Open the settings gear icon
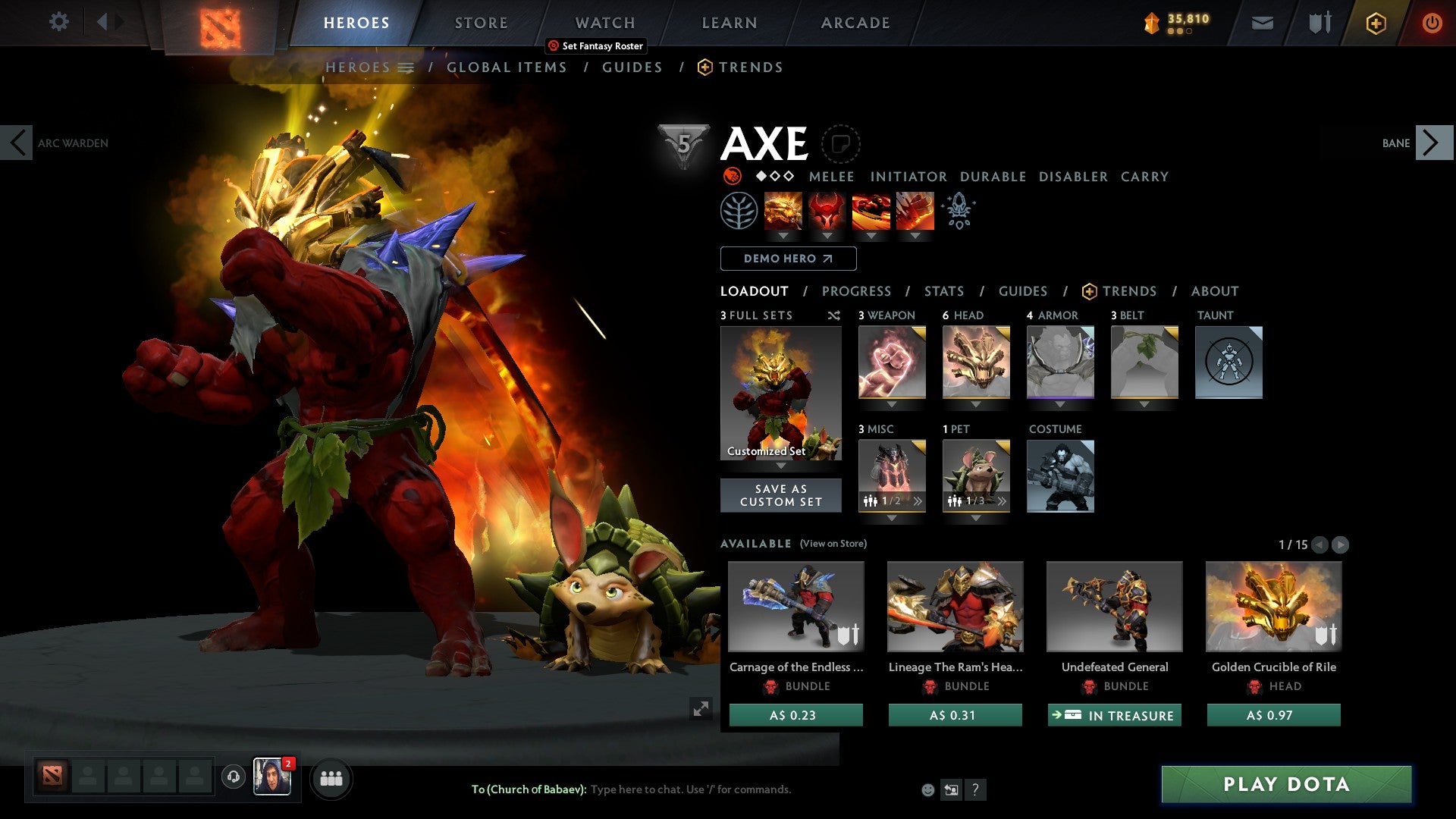Screen dimensions: 1456x819 pyautogui.click(x=58, y=22)
